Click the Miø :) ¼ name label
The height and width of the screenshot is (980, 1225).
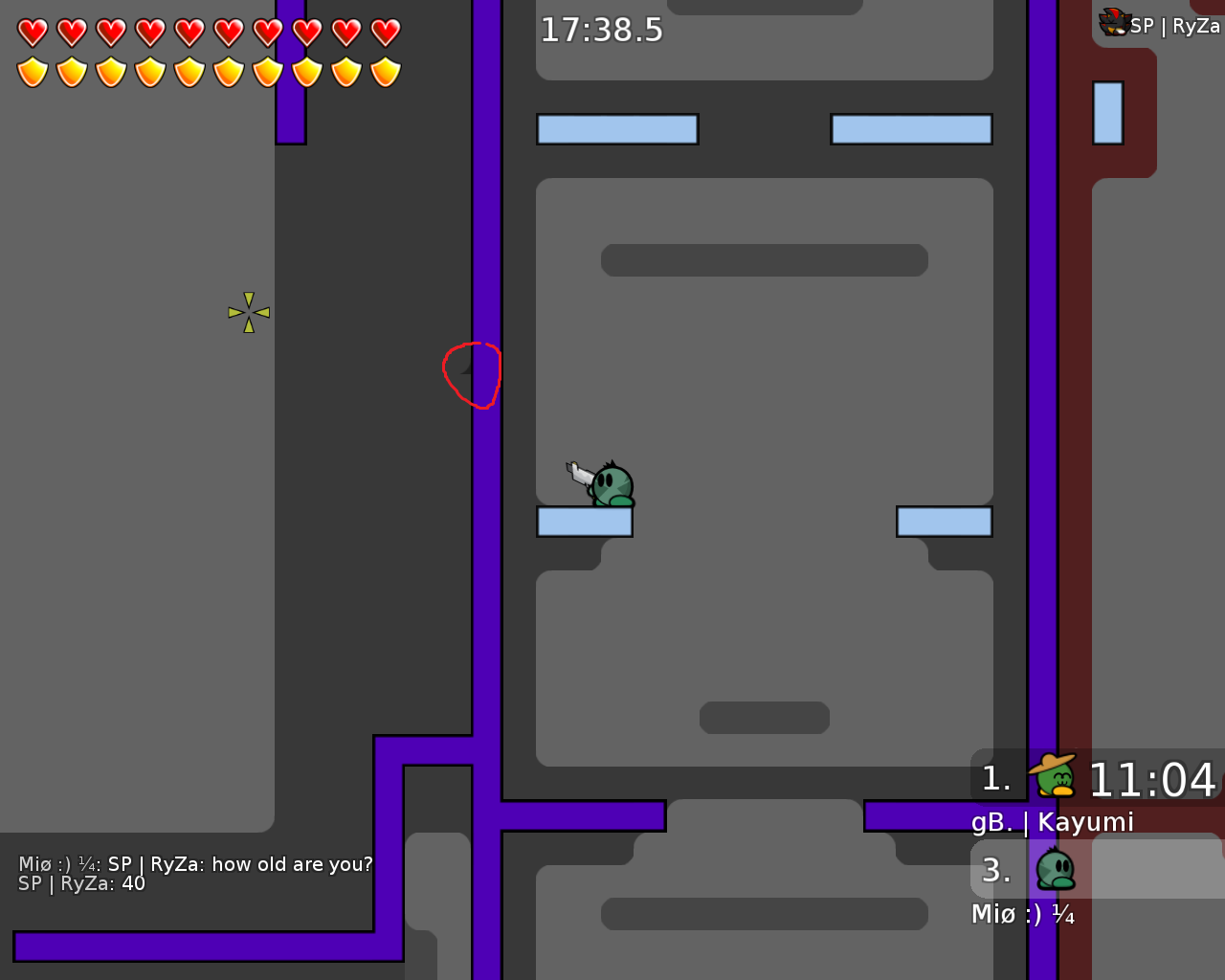click(x=1023, y=914)
